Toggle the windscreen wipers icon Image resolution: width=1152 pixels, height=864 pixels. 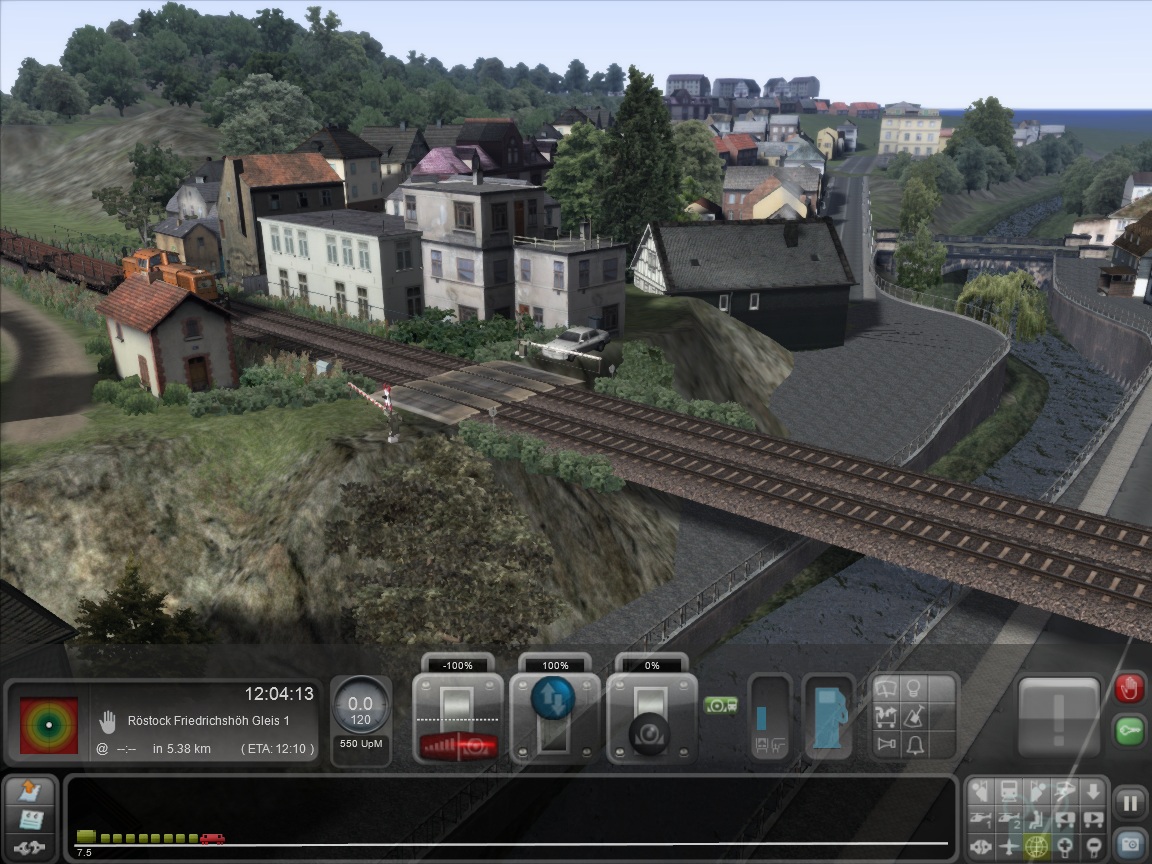(886, 689)
